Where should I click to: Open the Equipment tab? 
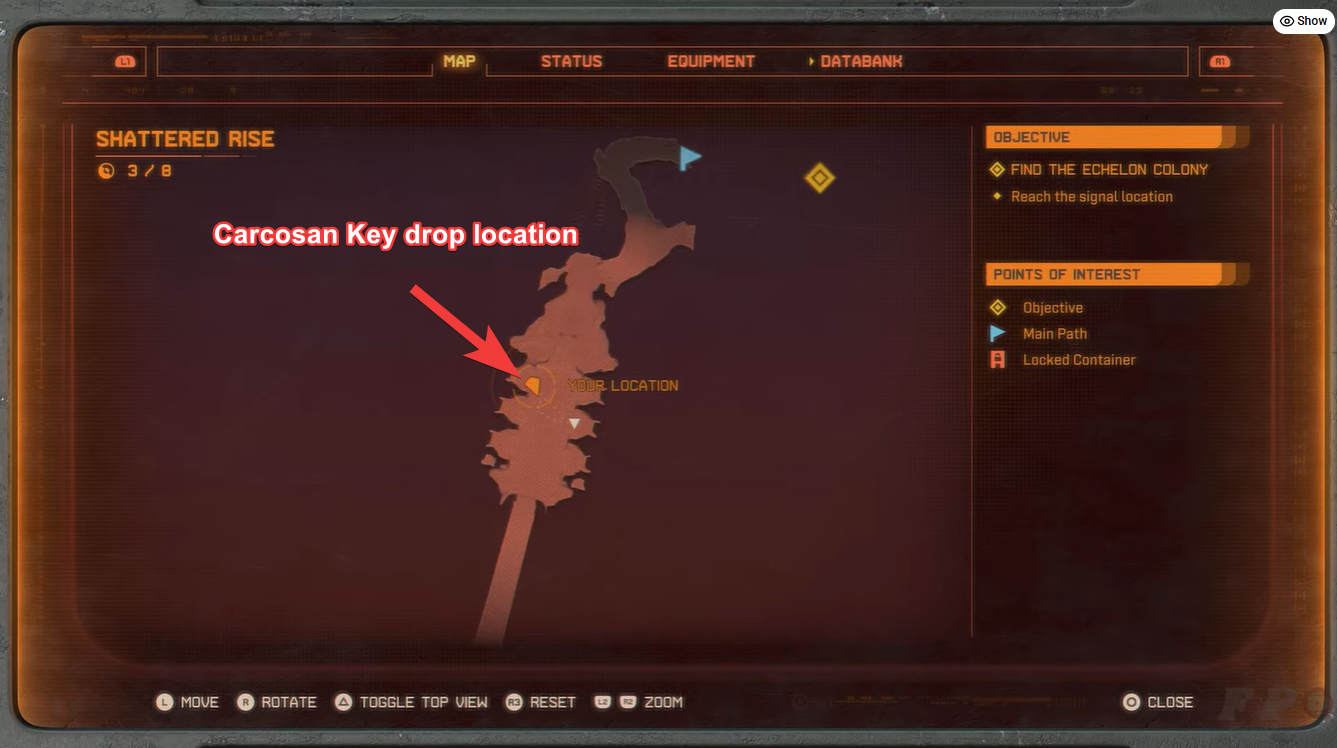710,60
